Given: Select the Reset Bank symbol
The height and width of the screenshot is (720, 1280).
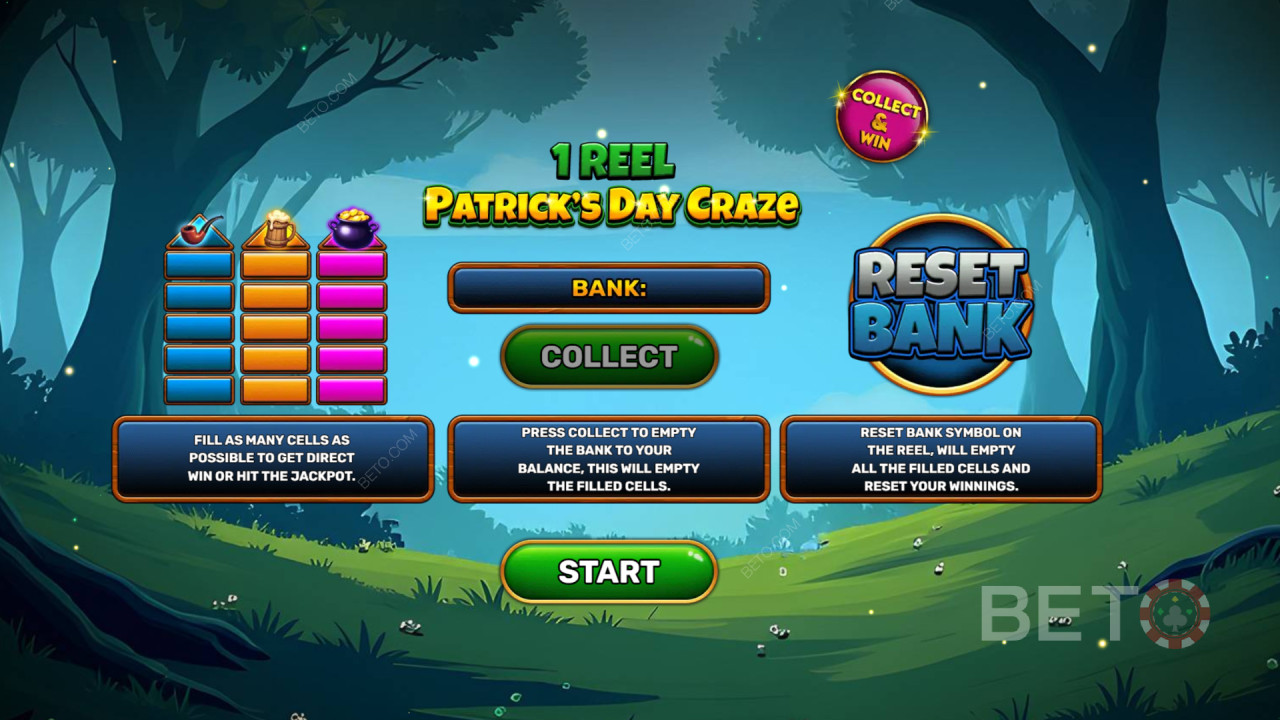Looking at the screenshot, I should [x=940, y=304].
